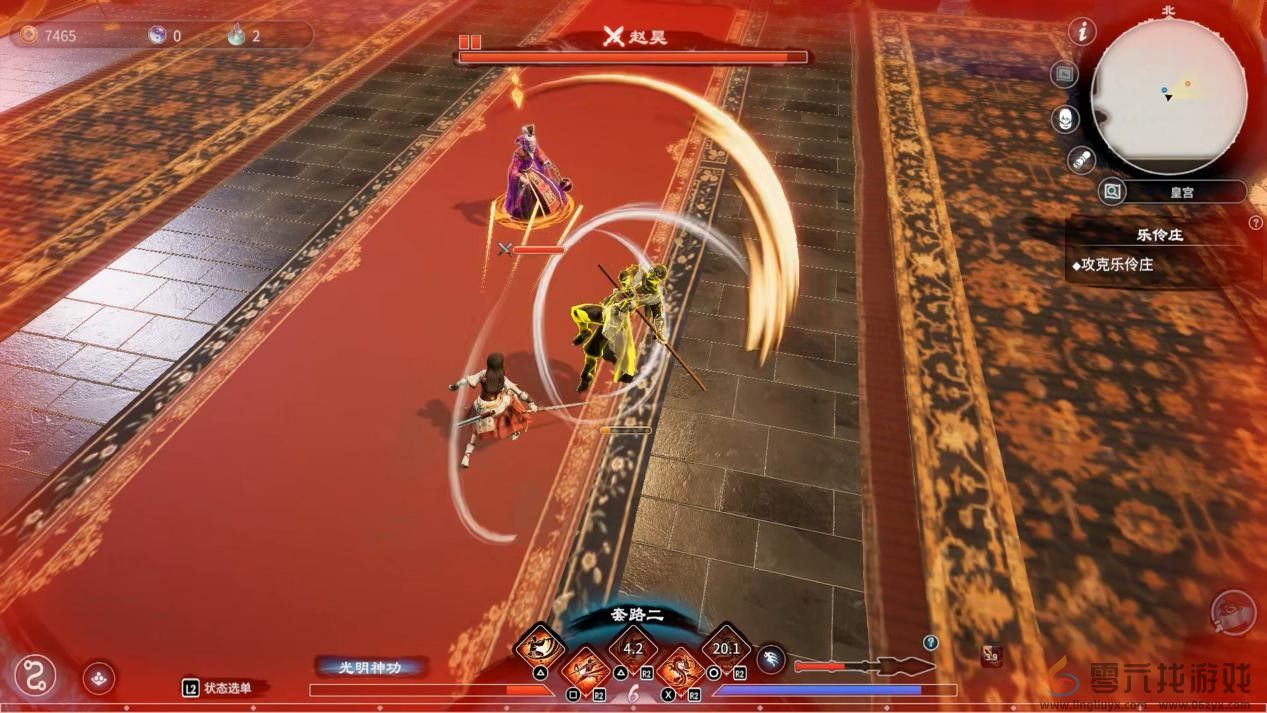Select the enemy name 赵昊 at top
Viewport: 1267px width, 713px height.
(x=648, y=38)
